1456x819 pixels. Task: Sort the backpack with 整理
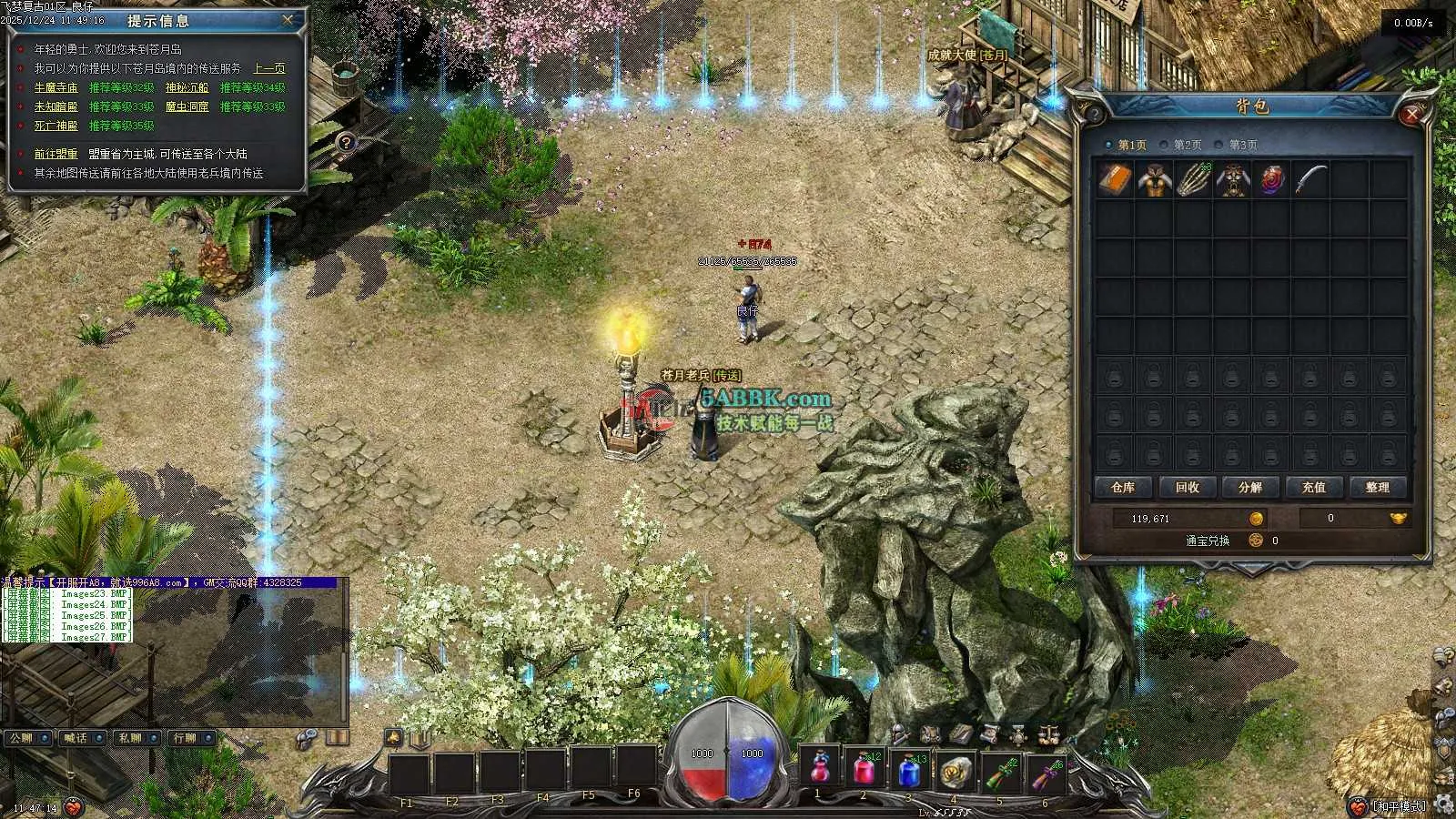[x=1377, y=488]
